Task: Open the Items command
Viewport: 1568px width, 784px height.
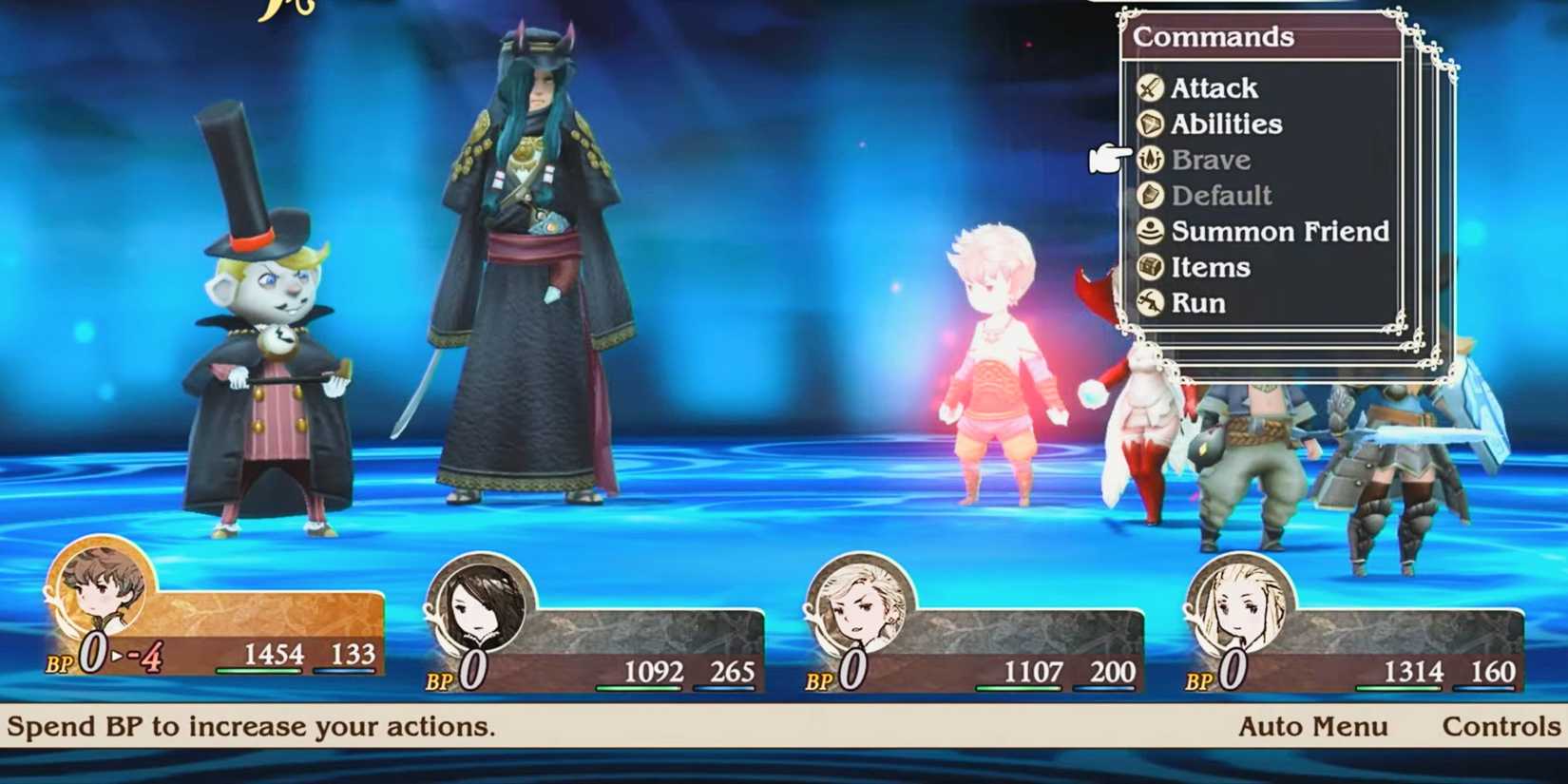Action: 1210,268
